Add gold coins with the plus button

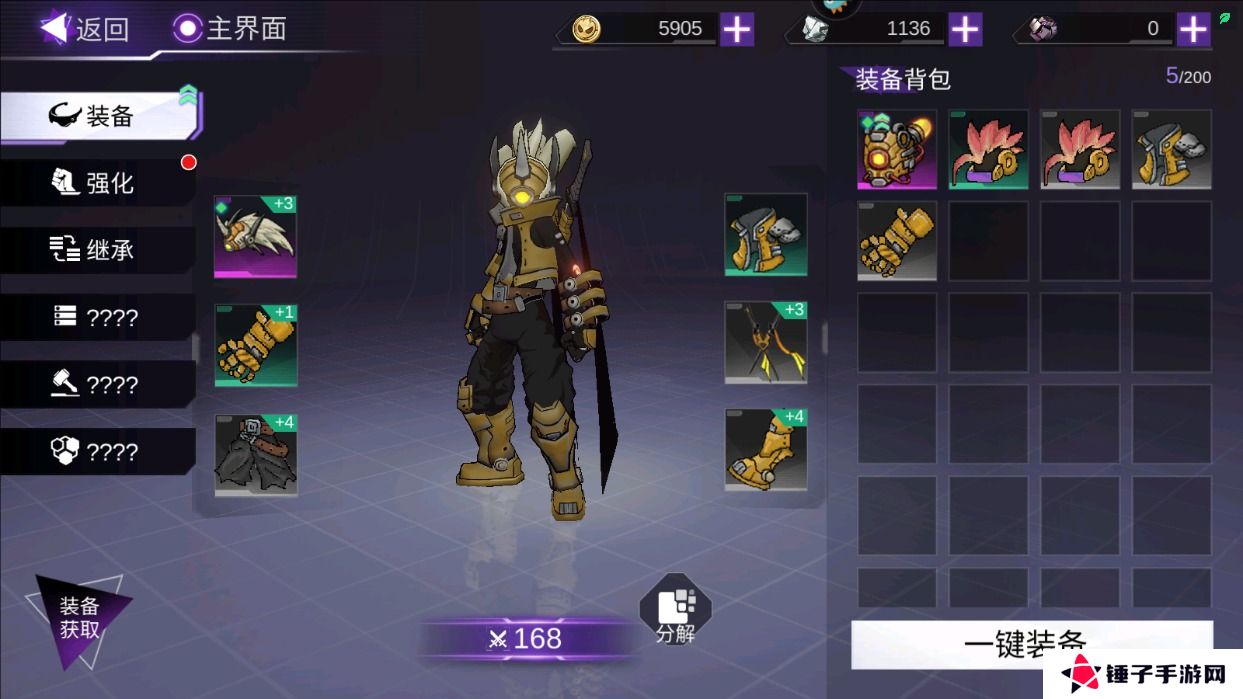(737, 30)
